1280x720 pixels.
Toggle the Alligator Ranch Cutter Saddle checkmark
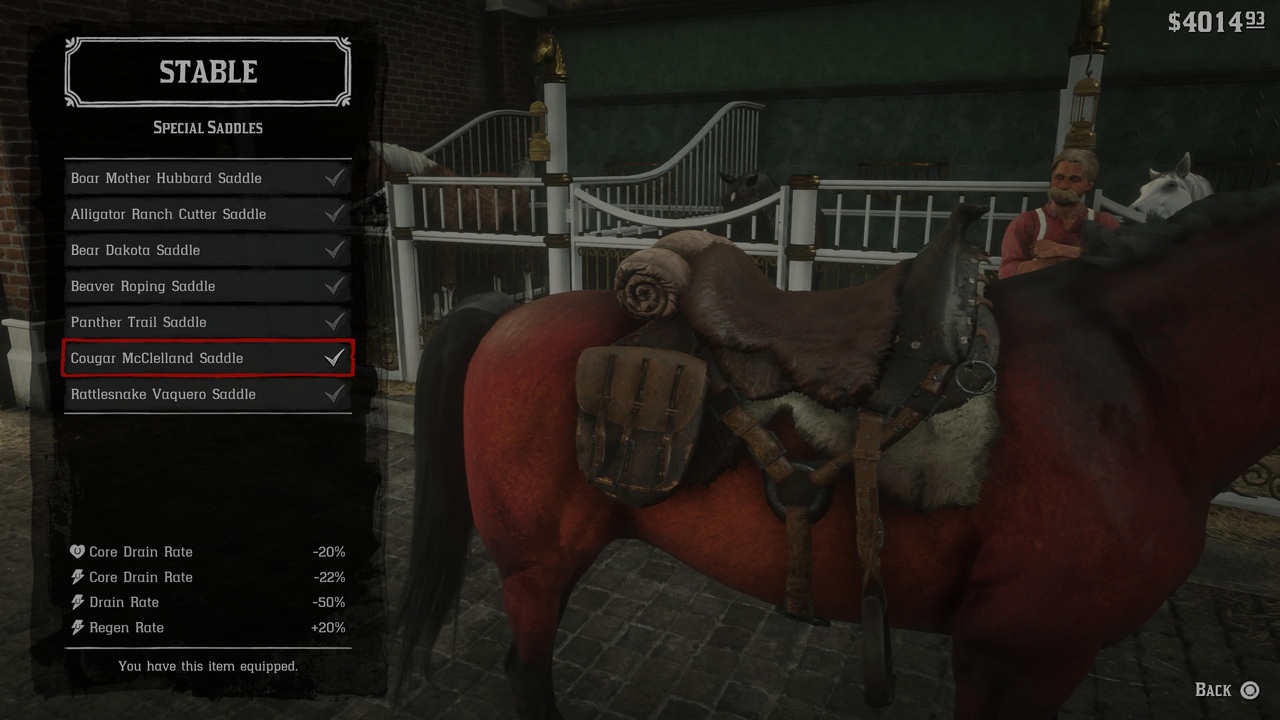[x=335, y=214]
